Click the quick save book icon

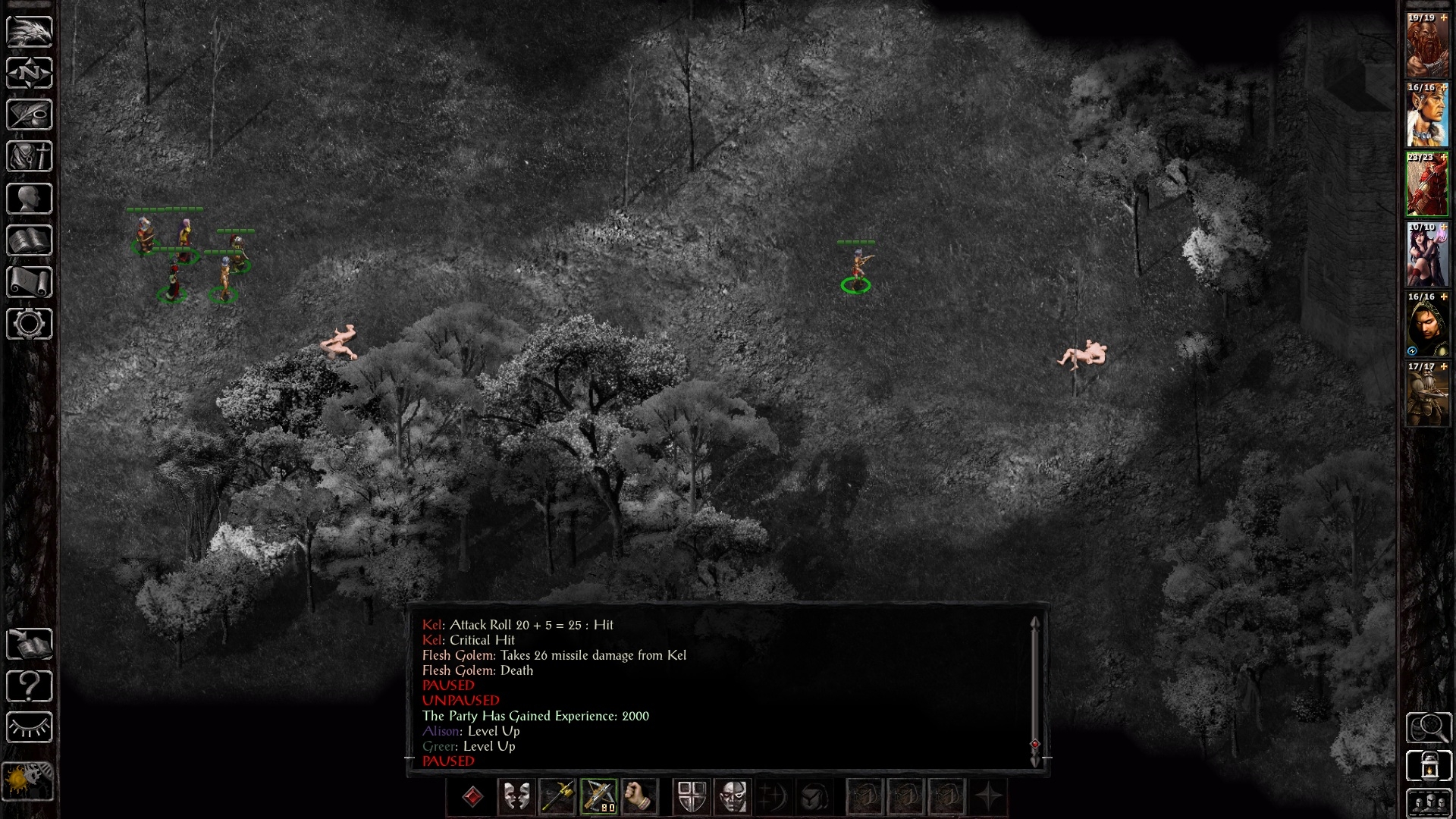pos(30,645)
